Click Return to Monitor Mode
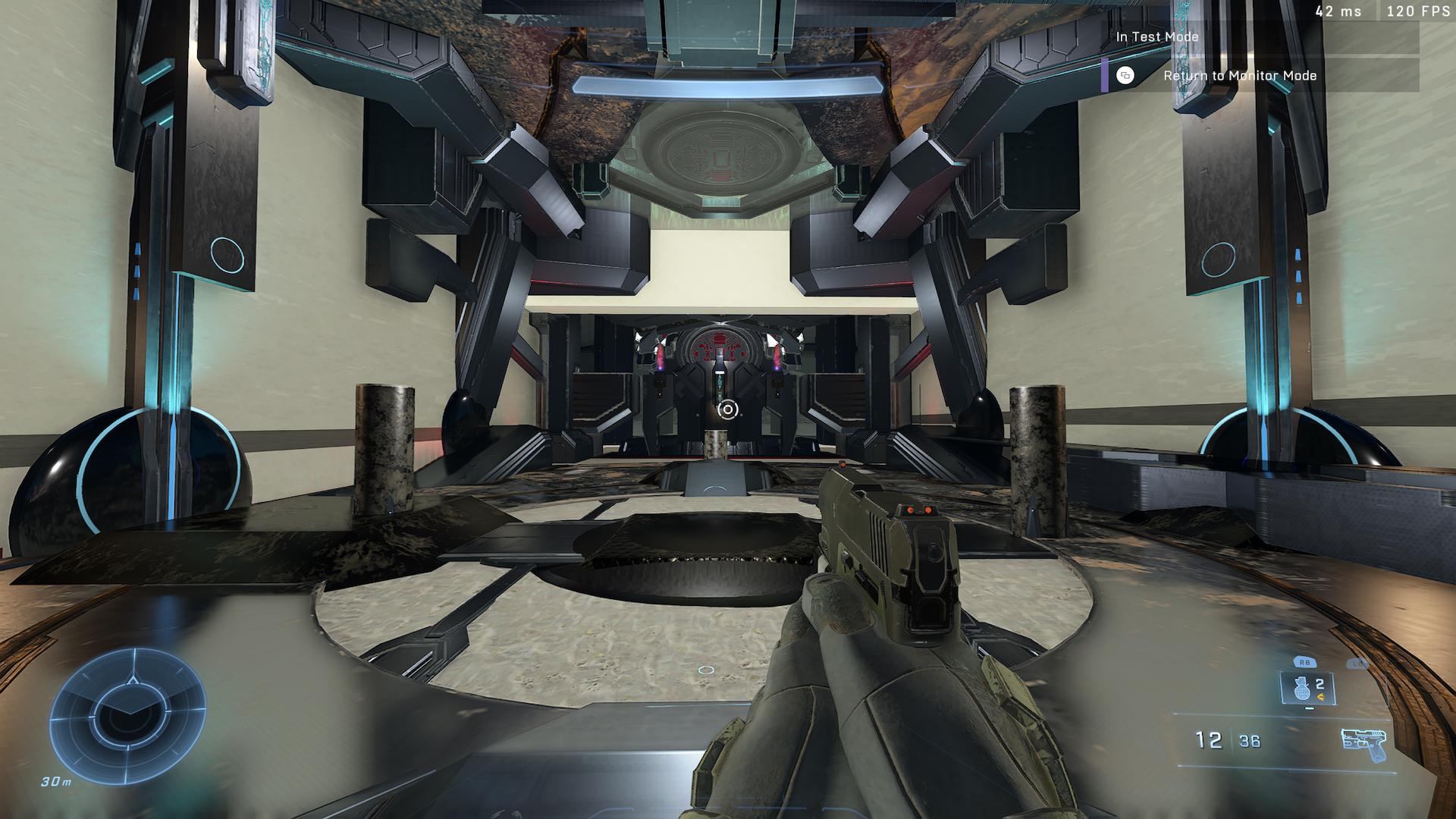Image resolution: width=1456 pixels, height=819 pixels. [x=1228, y=76]
